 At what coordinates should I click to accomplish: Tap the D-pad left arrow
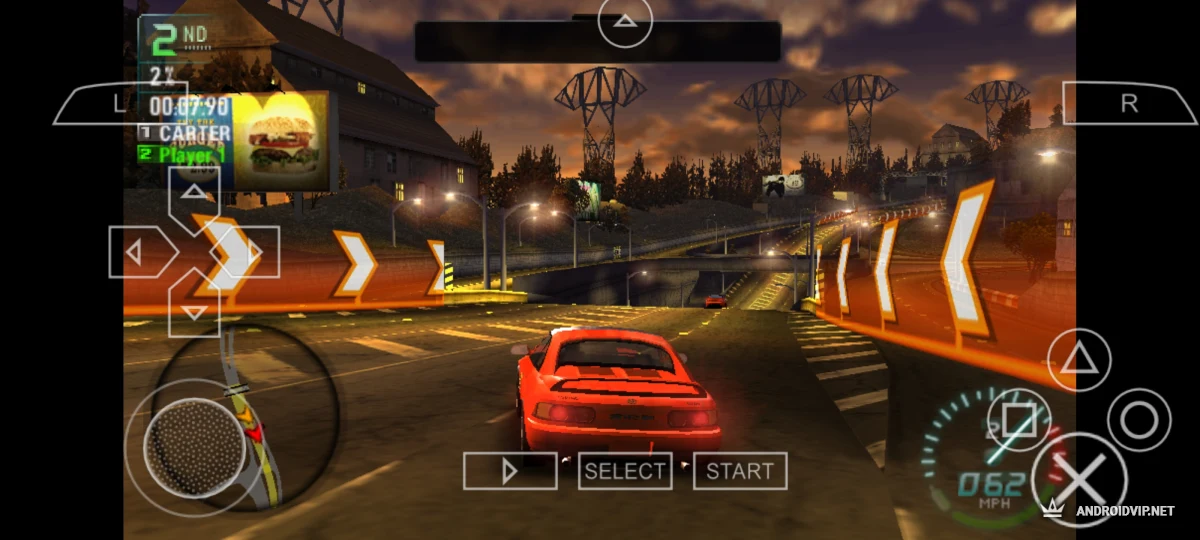tap(137, 252)
